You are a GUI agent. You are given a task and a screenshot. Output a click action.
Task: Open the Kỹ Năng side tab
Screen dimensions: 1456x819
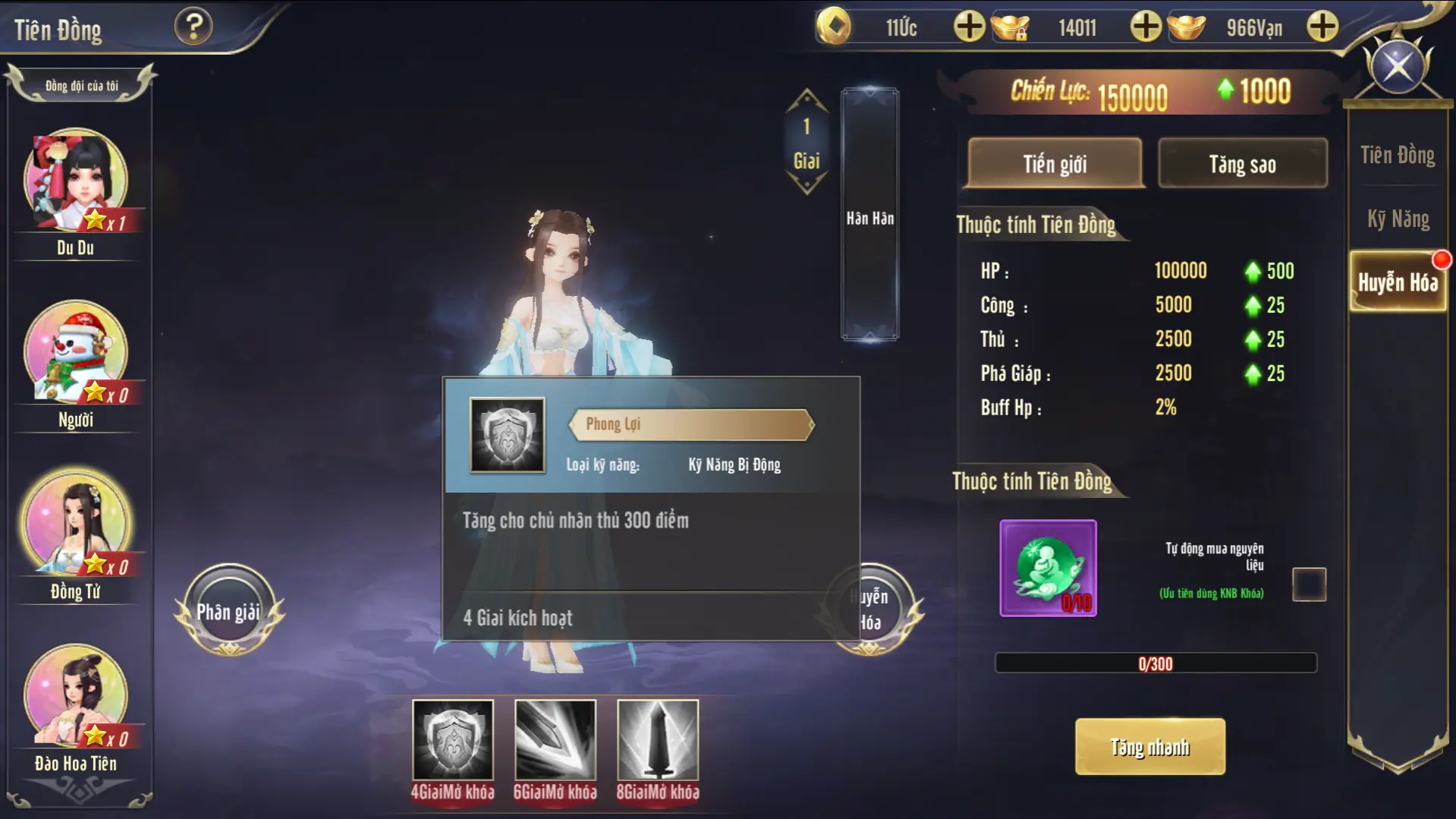click(1398, 219)
